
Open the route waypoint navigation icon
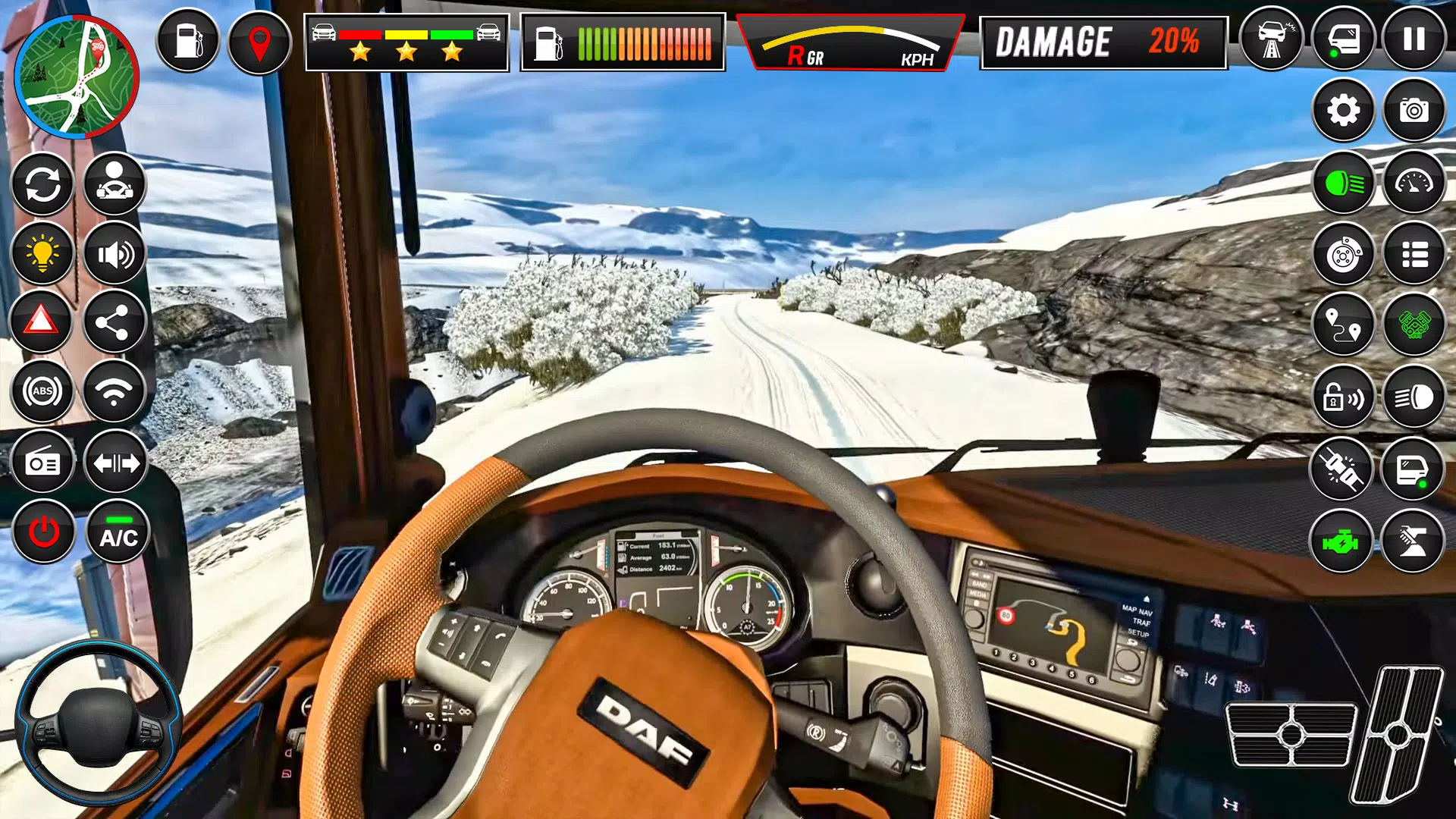(x=1342, y=325)
